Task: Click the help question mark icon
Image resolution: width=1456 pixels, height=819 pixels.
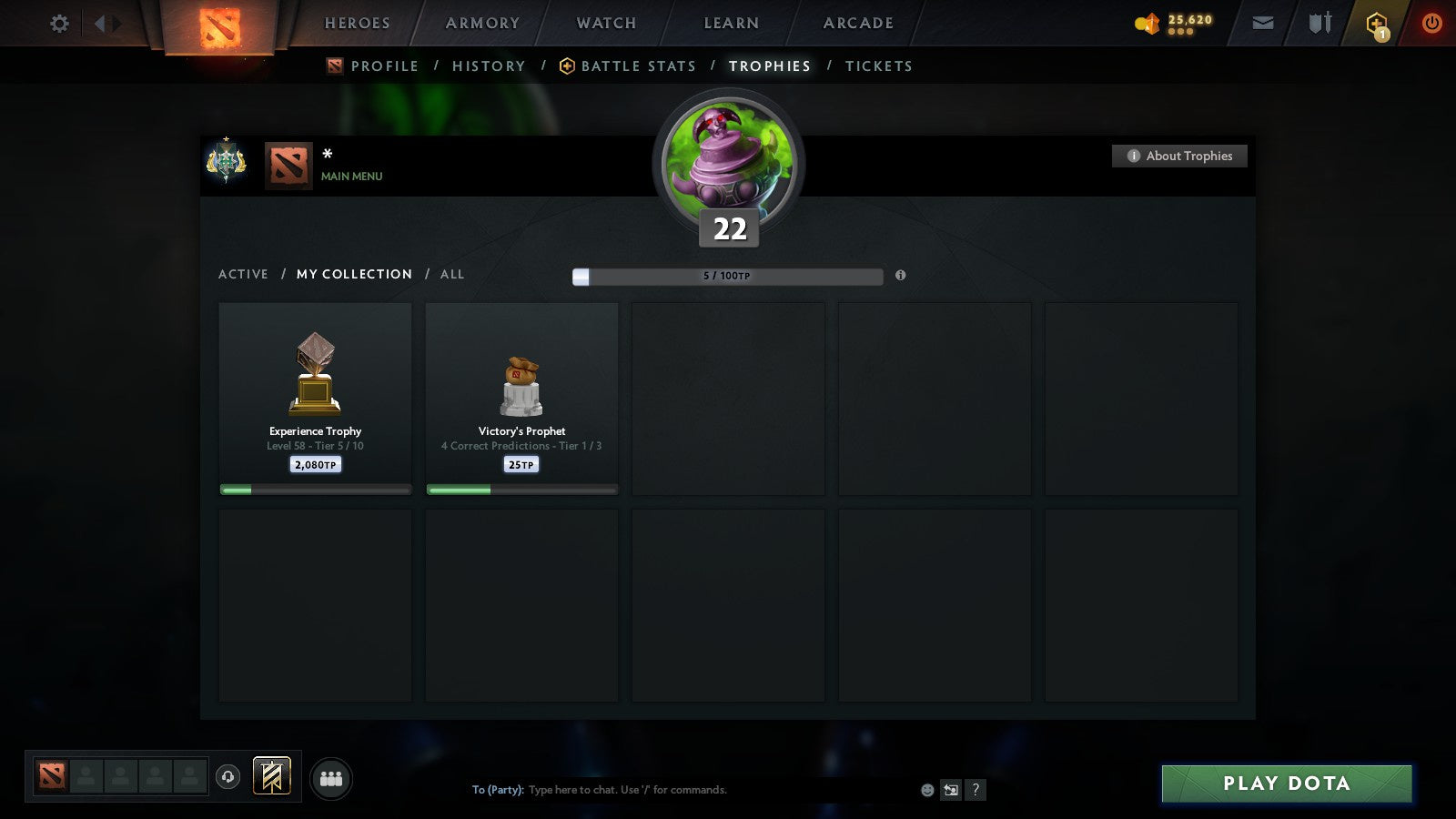Action: click(976, 790)
